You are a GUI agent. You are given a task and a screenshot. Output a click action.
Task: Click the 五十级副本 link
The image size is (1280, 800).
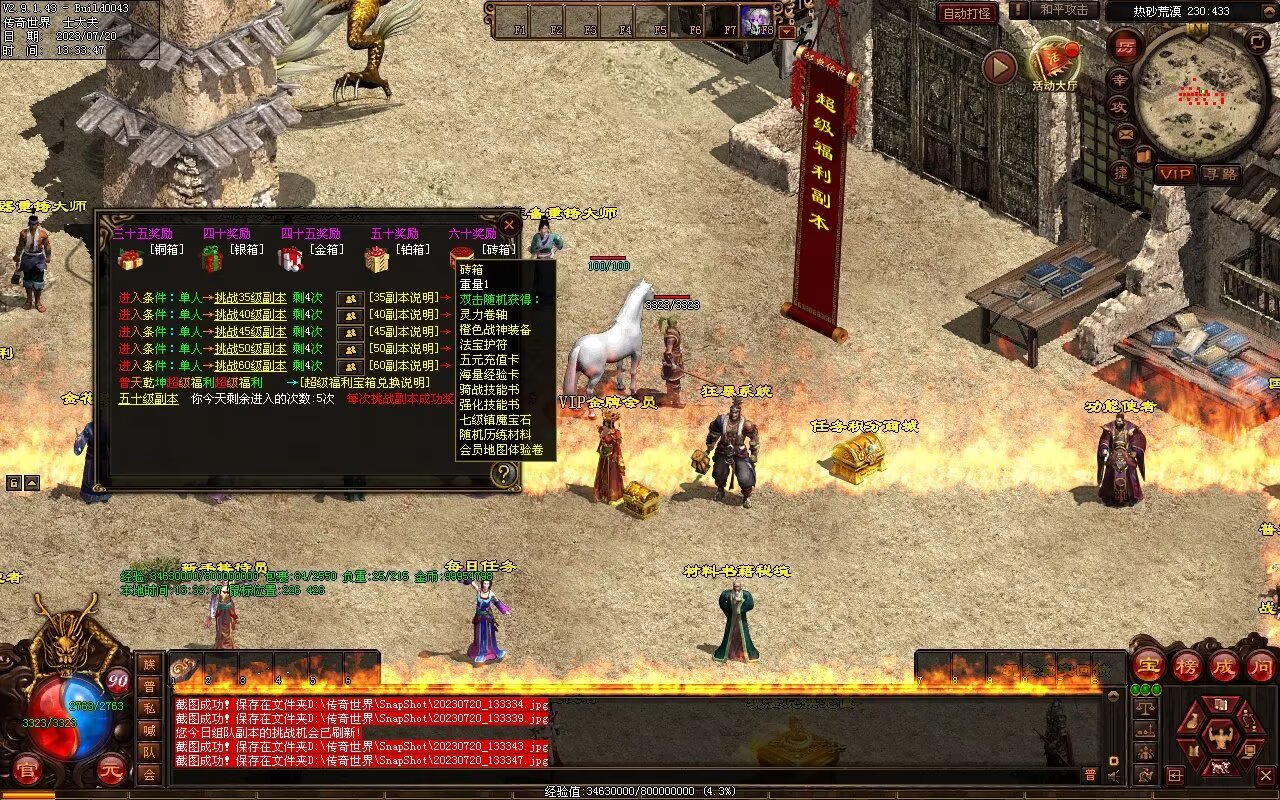pyautogui.click(x=148, y=398)
